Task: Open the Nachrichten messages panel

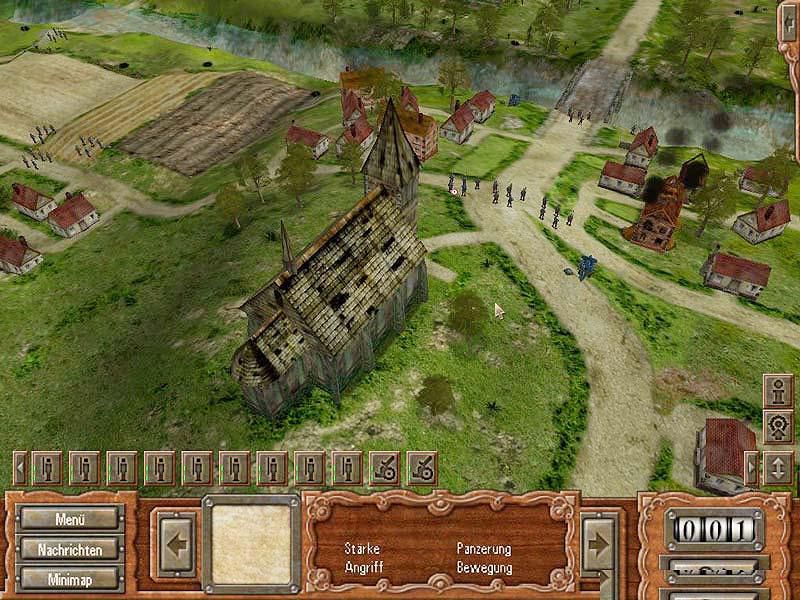Action: click(x=71, y=549)
